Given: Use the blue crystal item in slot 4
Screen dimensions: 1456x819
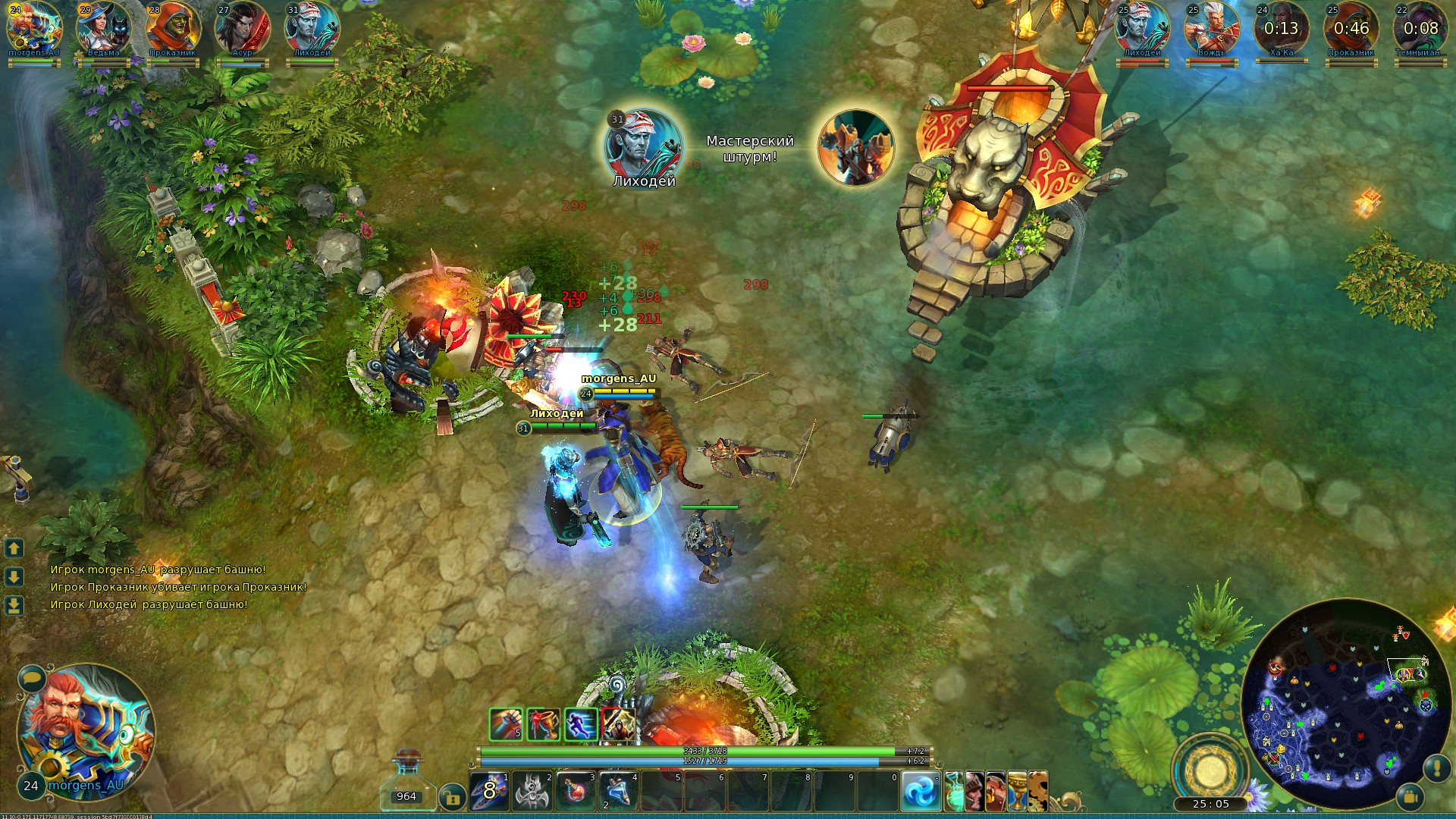Looking at the screenshot, I should pos(619,791).
